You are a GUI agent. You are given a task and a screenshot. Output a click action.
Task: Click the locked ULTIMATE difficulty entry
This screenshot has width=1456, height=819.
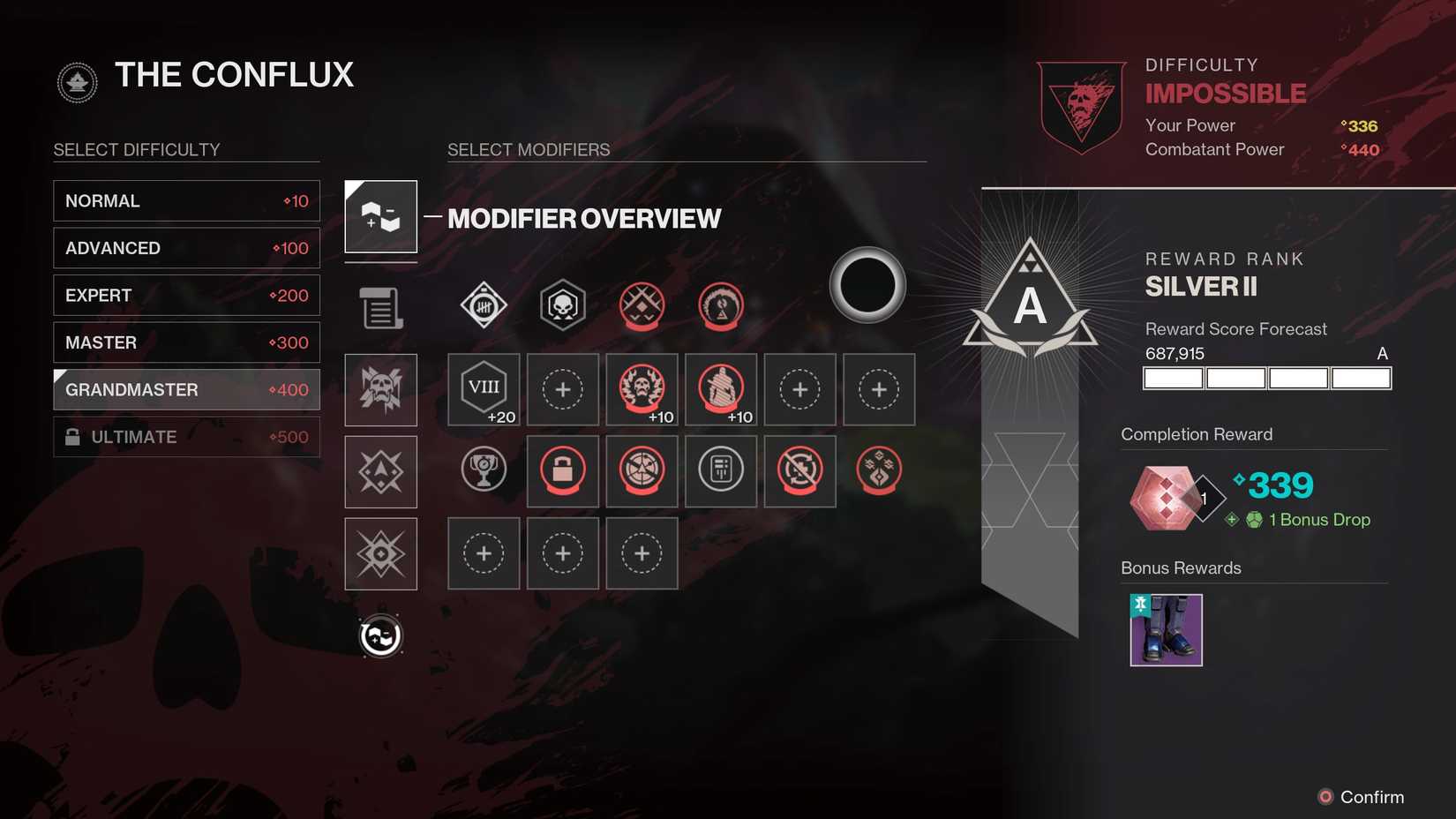(x=186, y=436)
